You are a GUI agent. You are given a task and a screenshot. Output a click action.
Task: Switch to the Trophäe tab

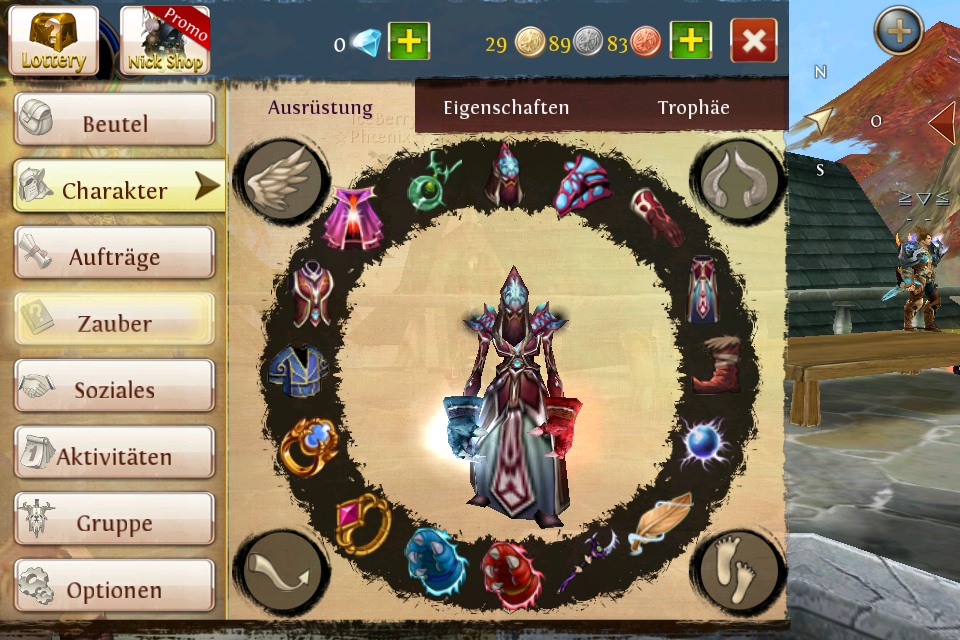point(693,108)
